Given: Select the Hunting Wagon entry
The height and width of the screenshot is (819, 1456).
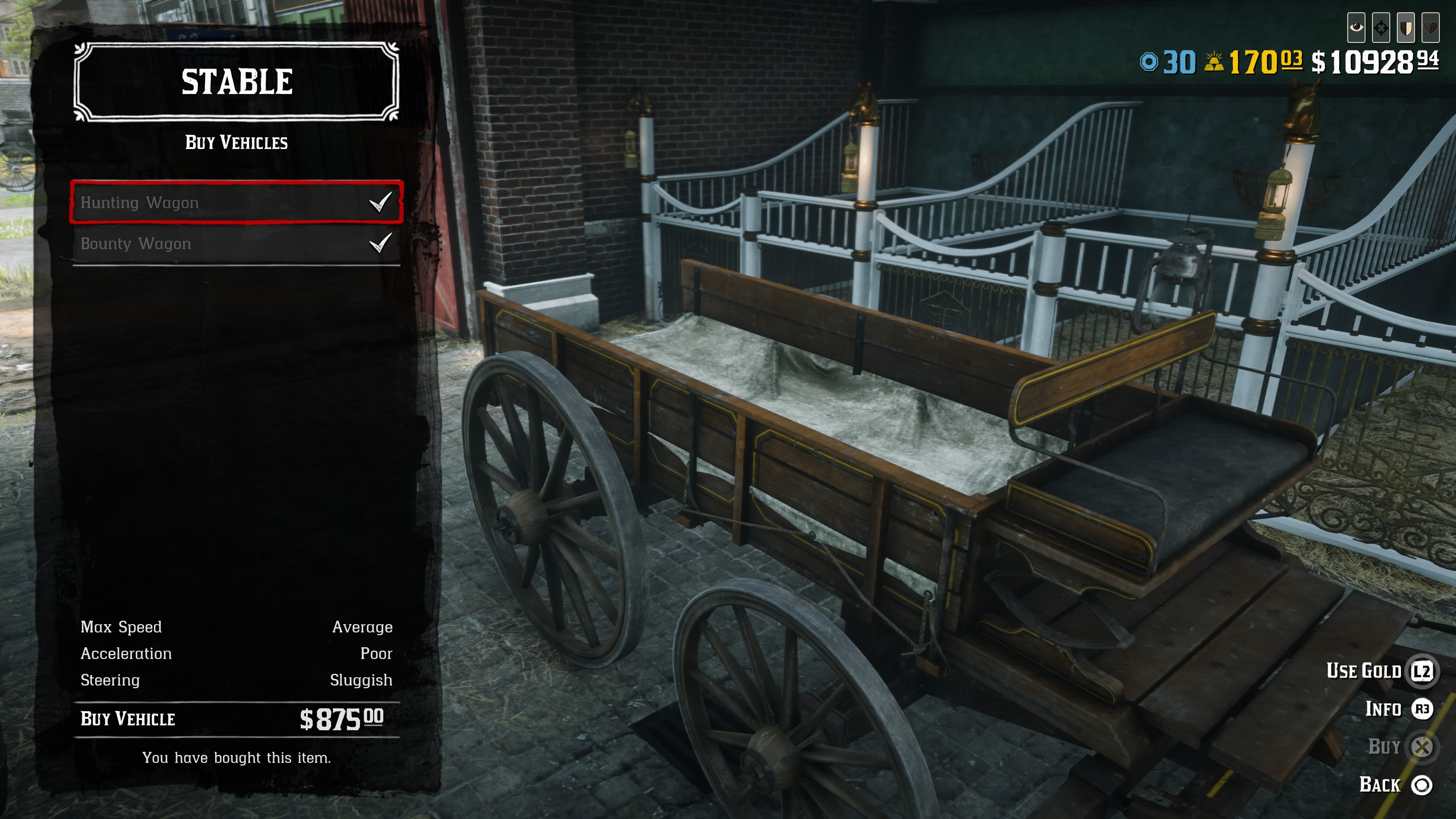Looking at the screenshot, I should point(236,202).
